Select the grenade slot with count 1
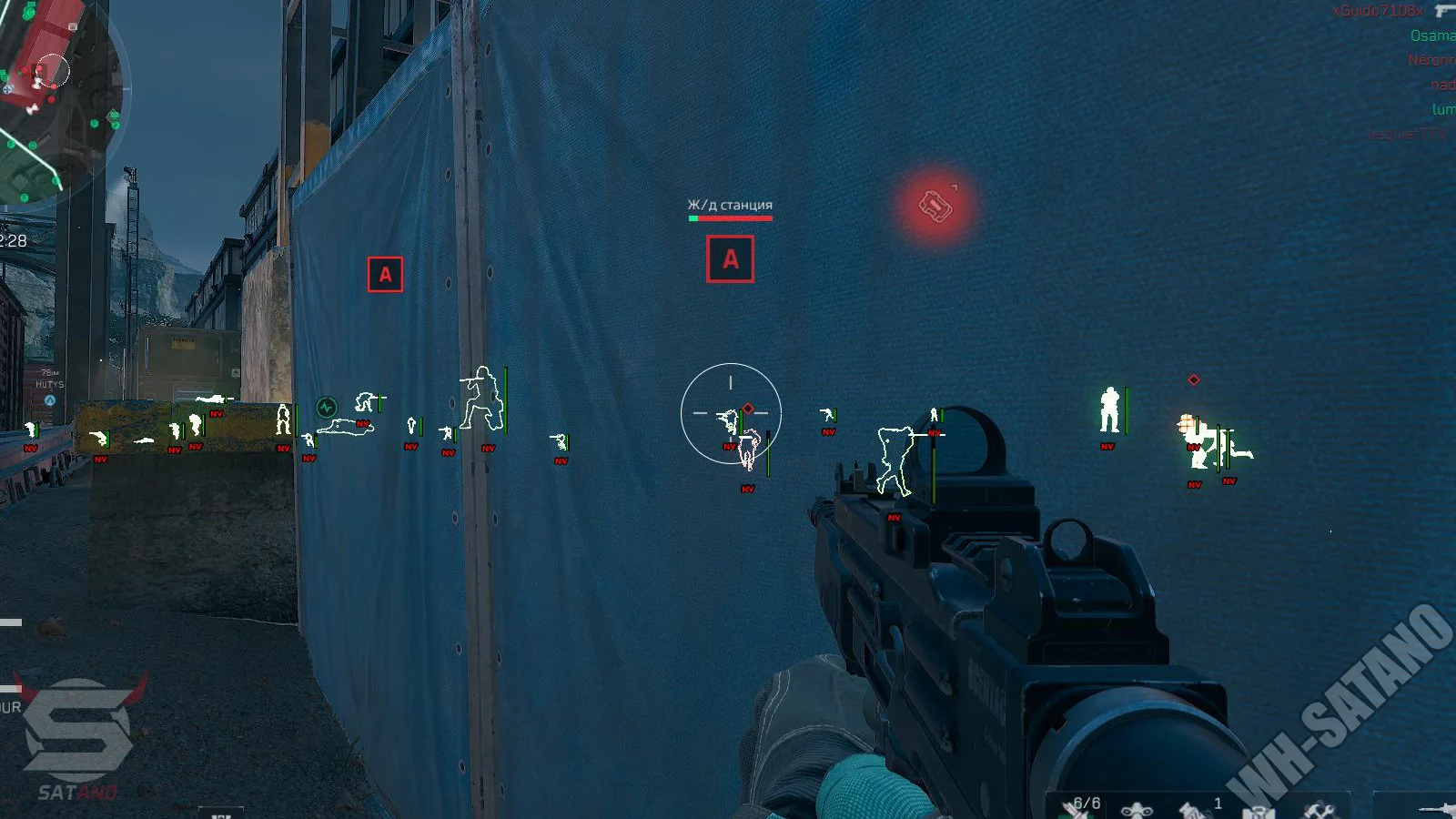The height and width of the screenshot is (819, 1456). [x=1194, y=808]
